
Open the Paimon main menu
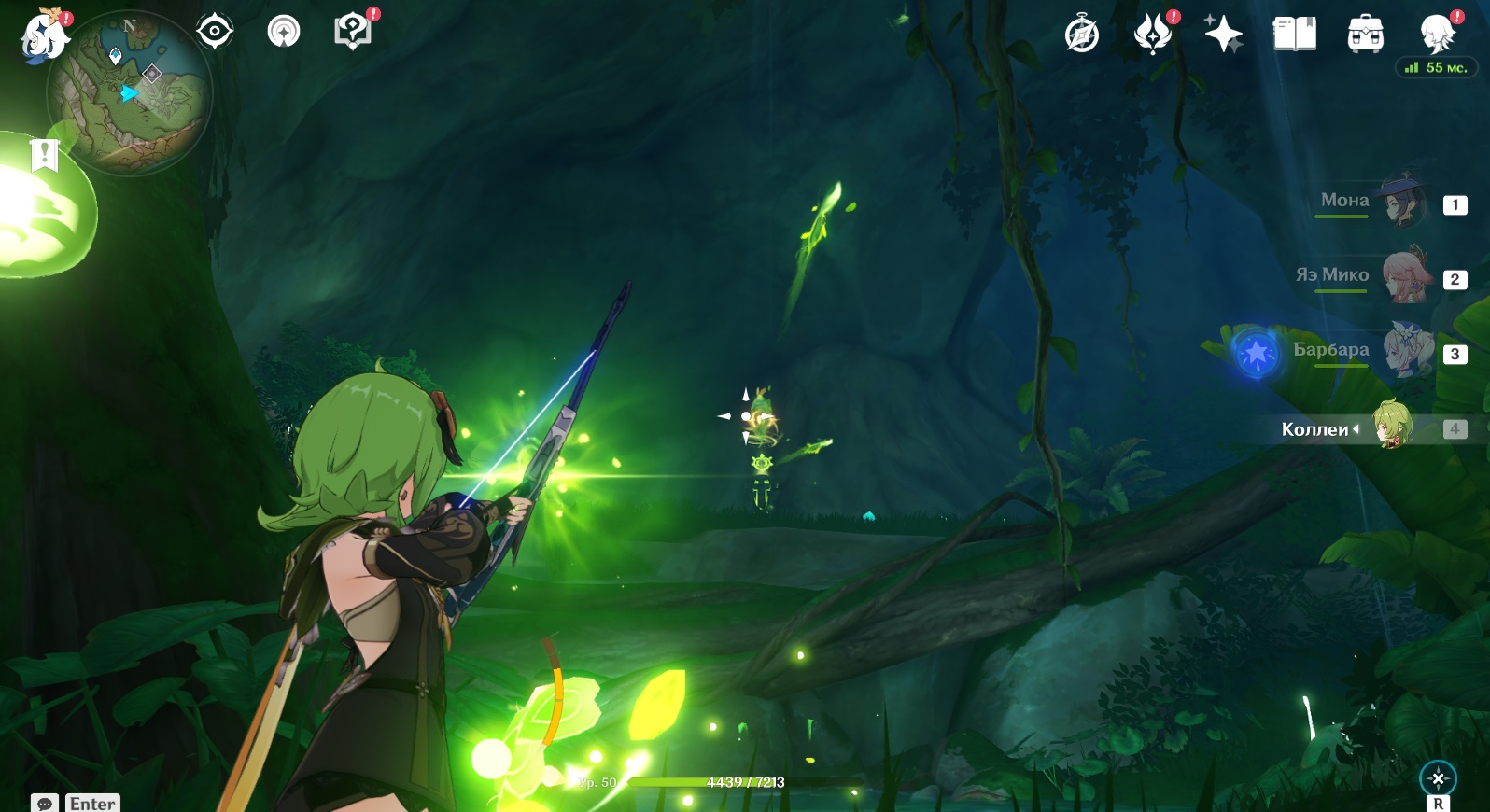tap(44, 35)
